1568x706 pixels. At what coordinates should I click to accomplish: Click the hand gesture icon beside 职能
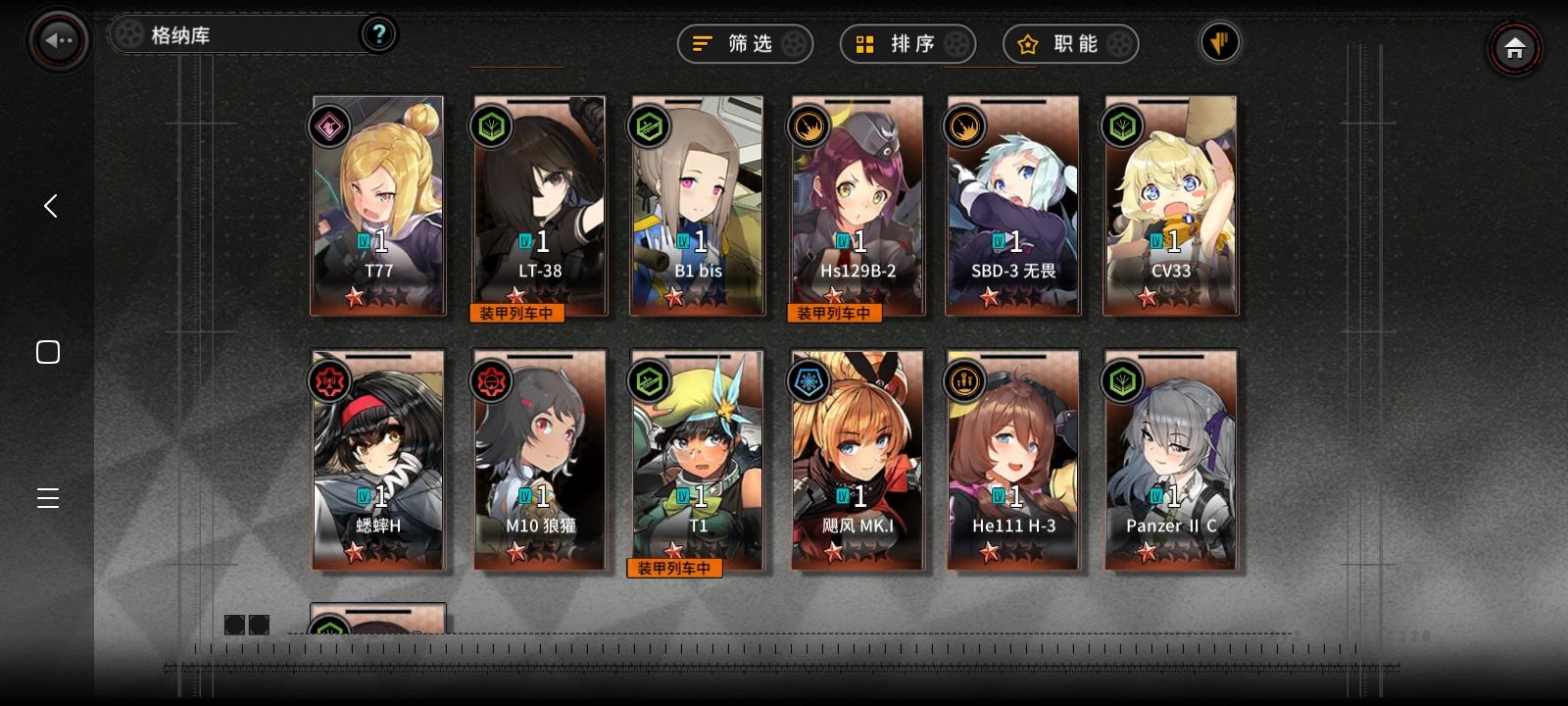click(1218, 42)
